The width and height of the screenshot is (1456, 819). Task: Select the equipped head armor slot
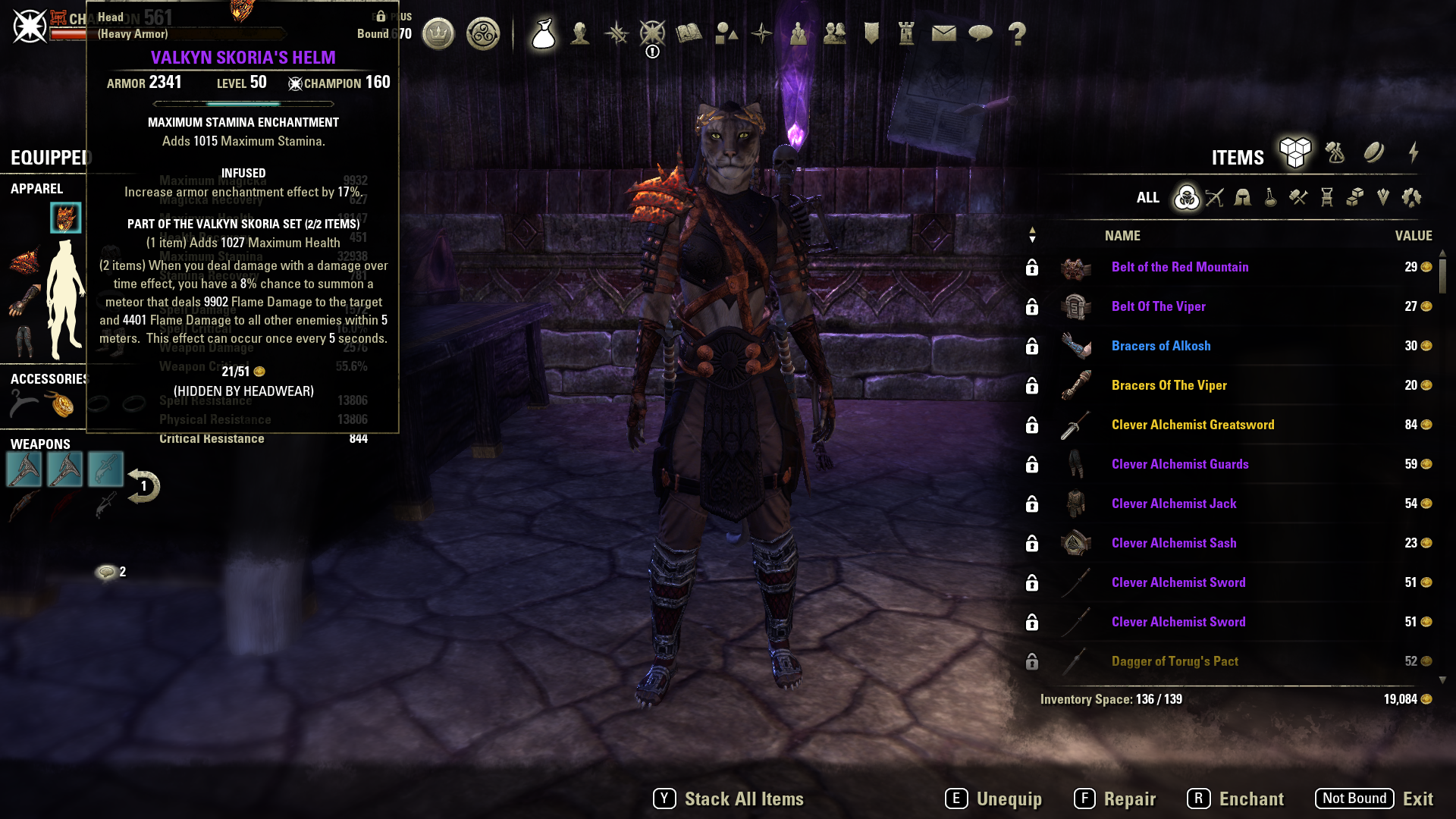pos(65,218)
